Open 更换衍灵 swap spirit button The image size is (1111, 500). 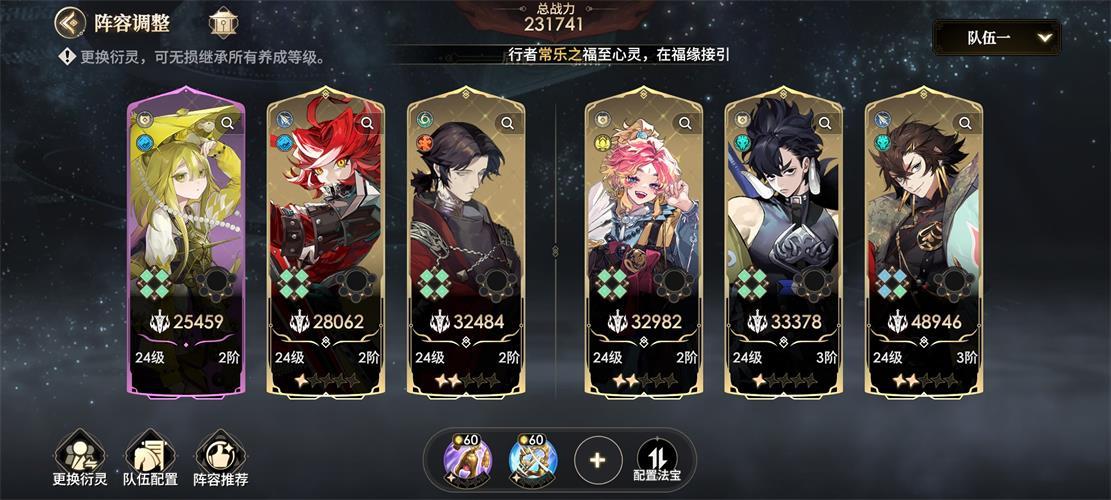[x=80, y=459]
